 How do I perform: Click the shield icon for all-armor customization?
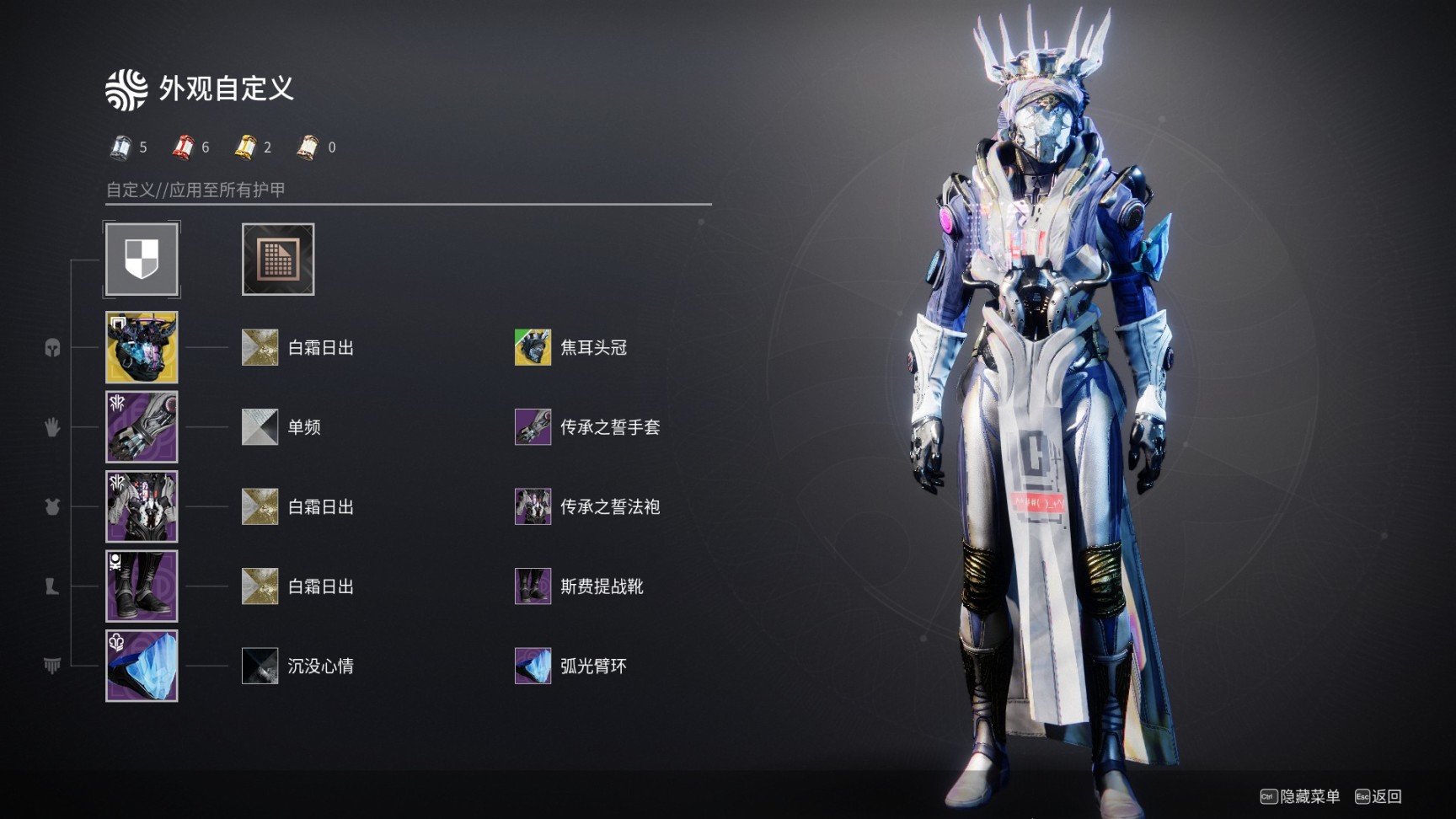click(x=140, y=259)
